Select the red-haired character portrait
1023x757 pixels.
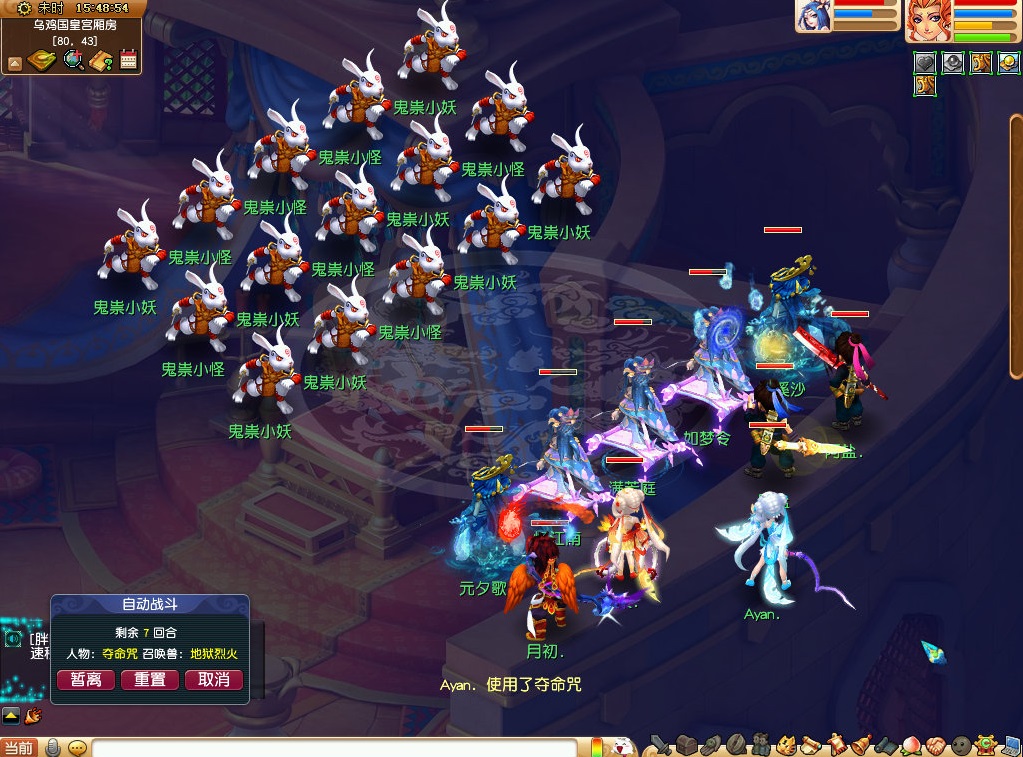926,21
